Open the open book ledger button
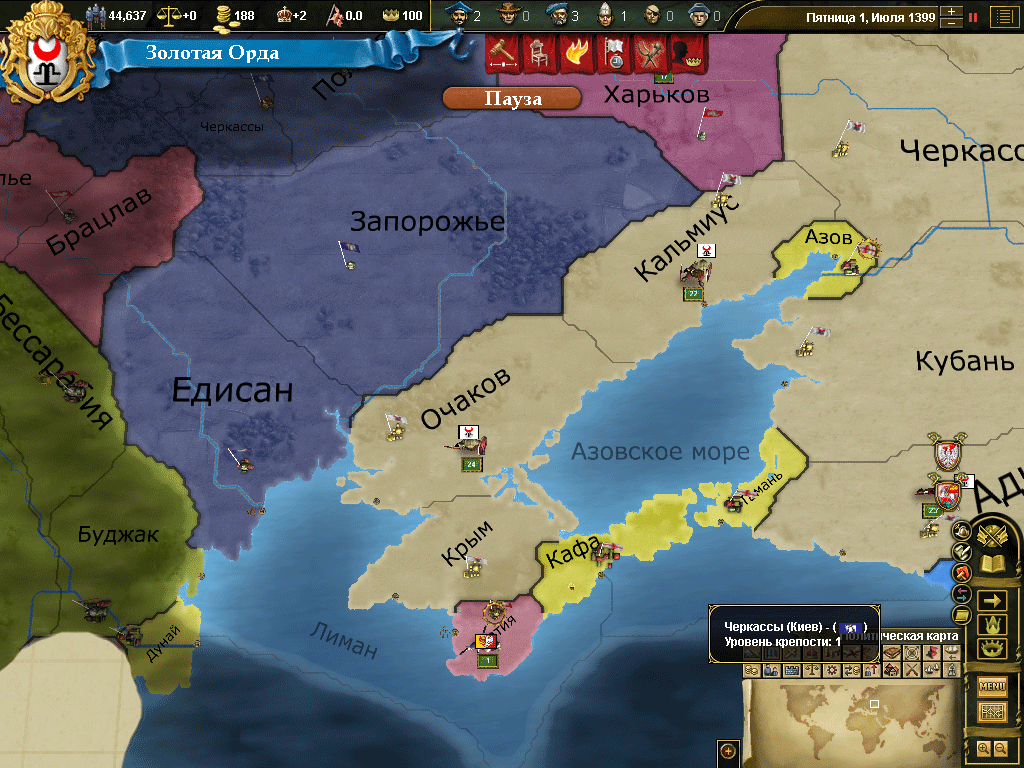Viewport: 1024px width, 768px height. [992, 564]
